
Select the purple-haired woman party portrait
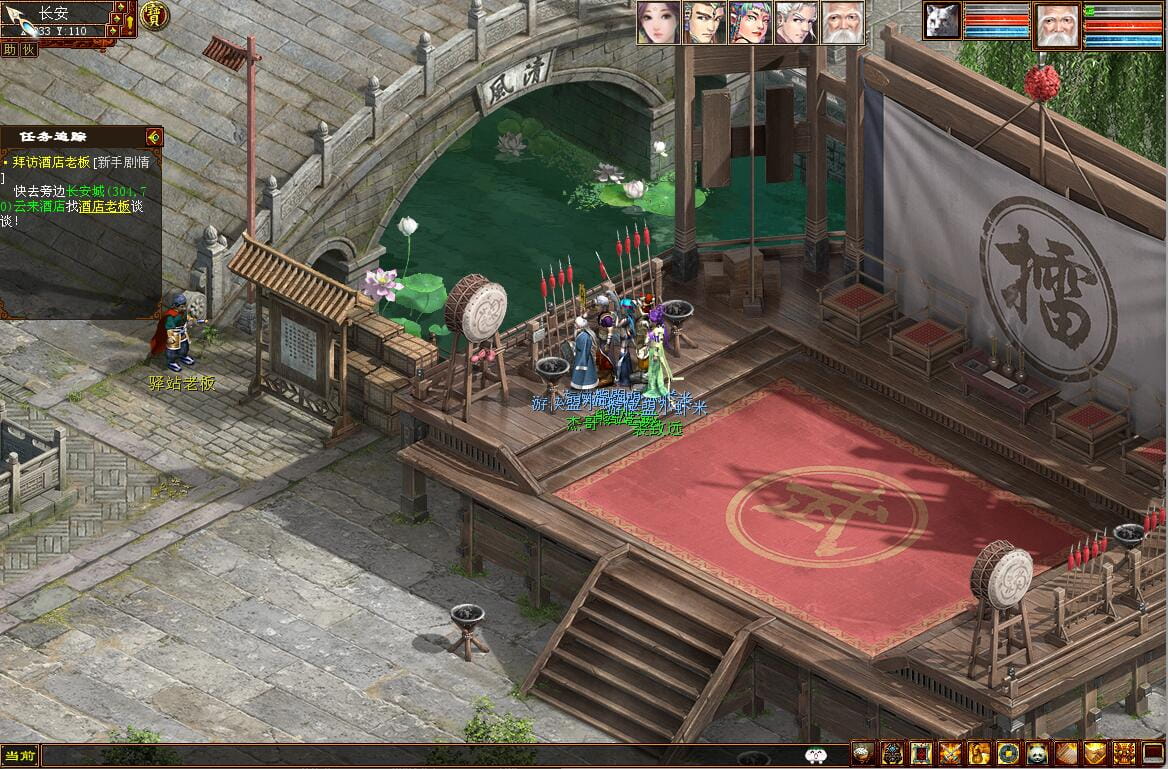658,22
